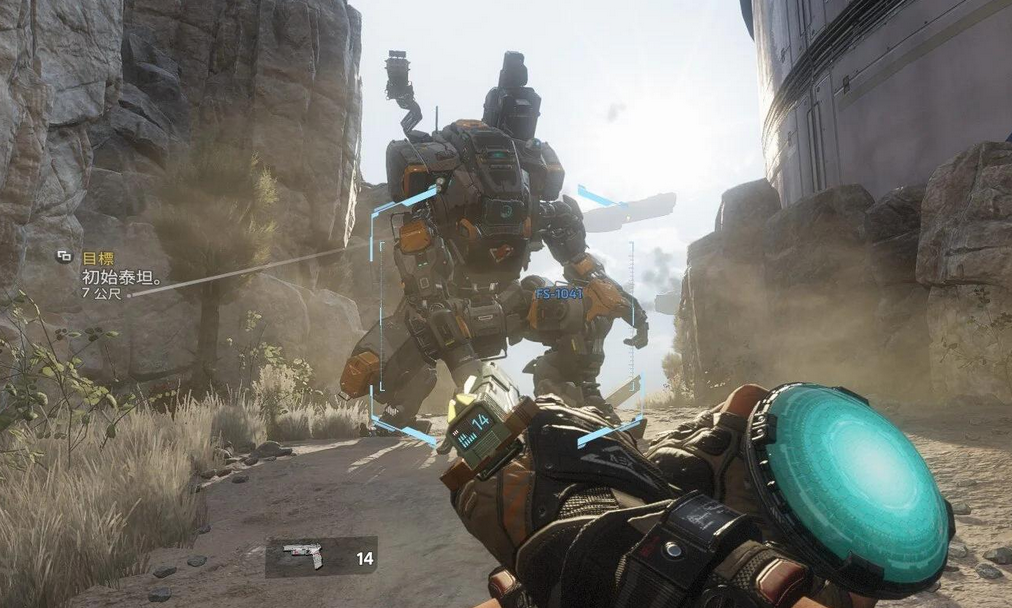Click the 目標 objective tracker
The height and width of the screenshot is (608, 1012).
(x=97, y=257)
